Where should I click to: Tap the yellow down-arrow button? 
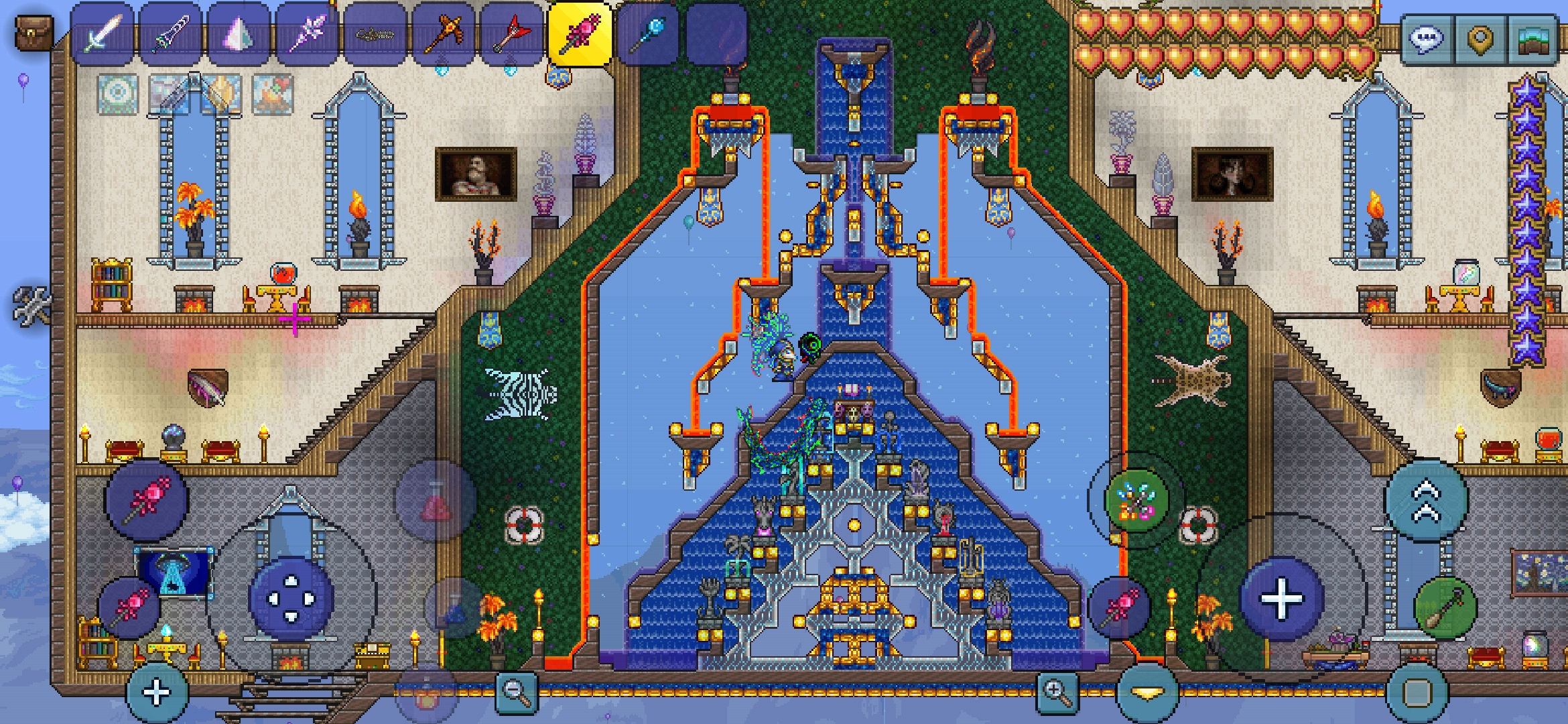click(x=1147, y=693)
